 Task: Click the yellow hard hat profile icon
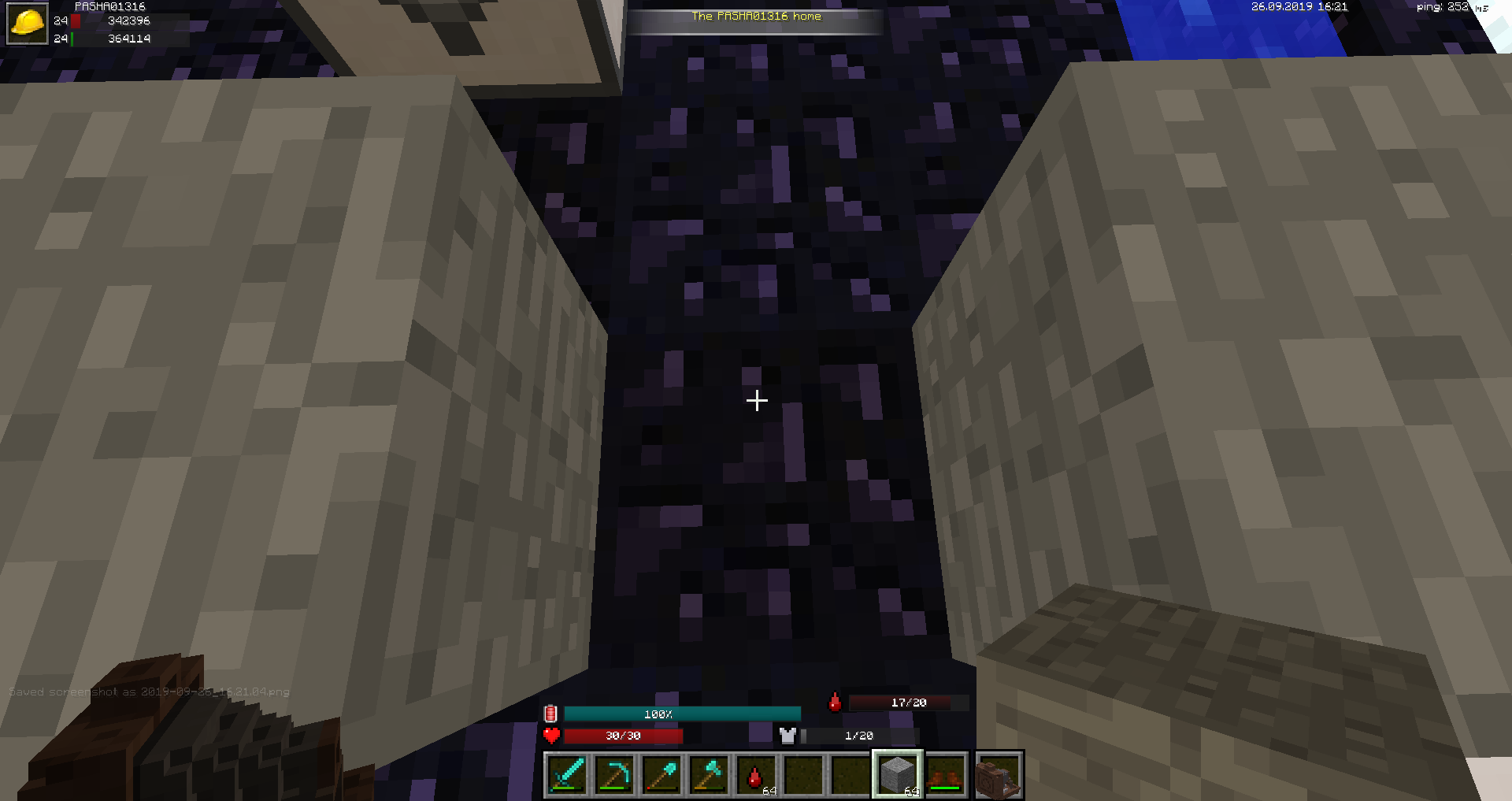pos(28,24)
